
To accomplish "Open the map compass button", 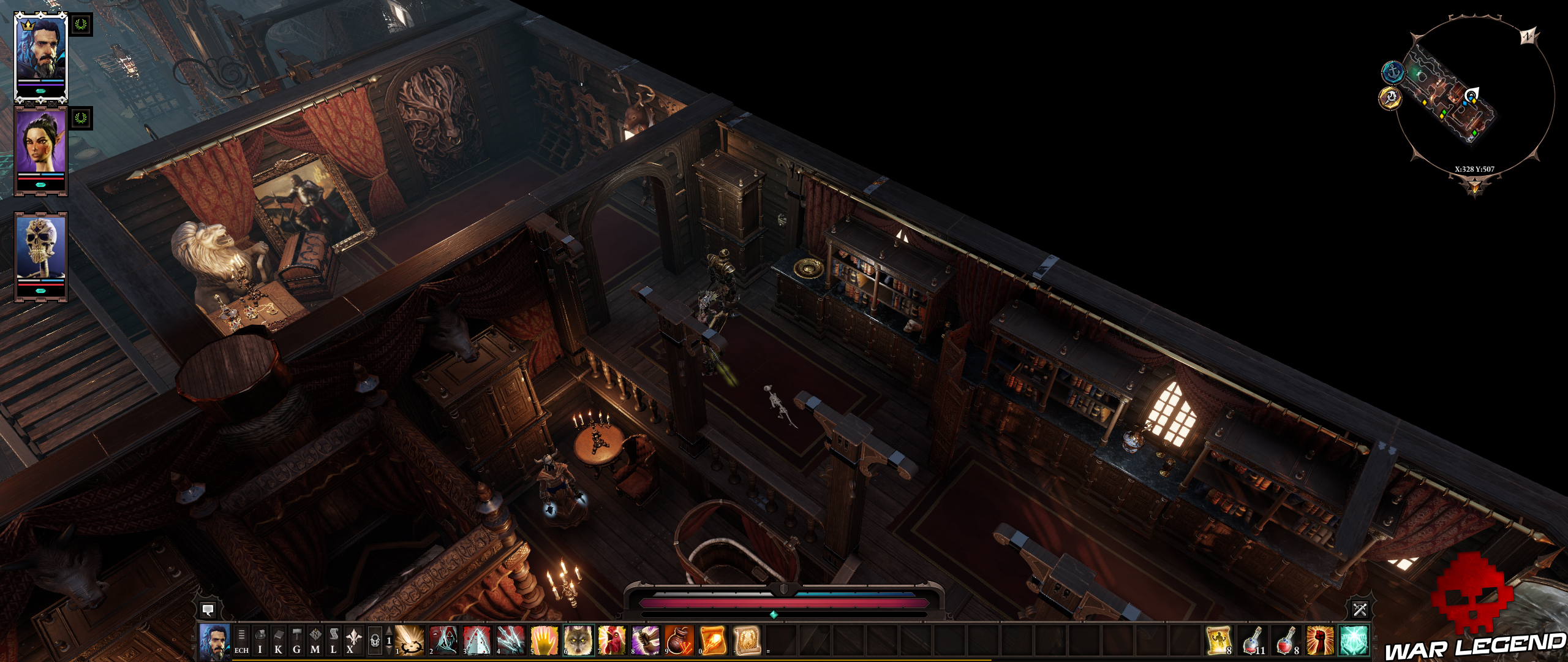I will tap(315, 641).
